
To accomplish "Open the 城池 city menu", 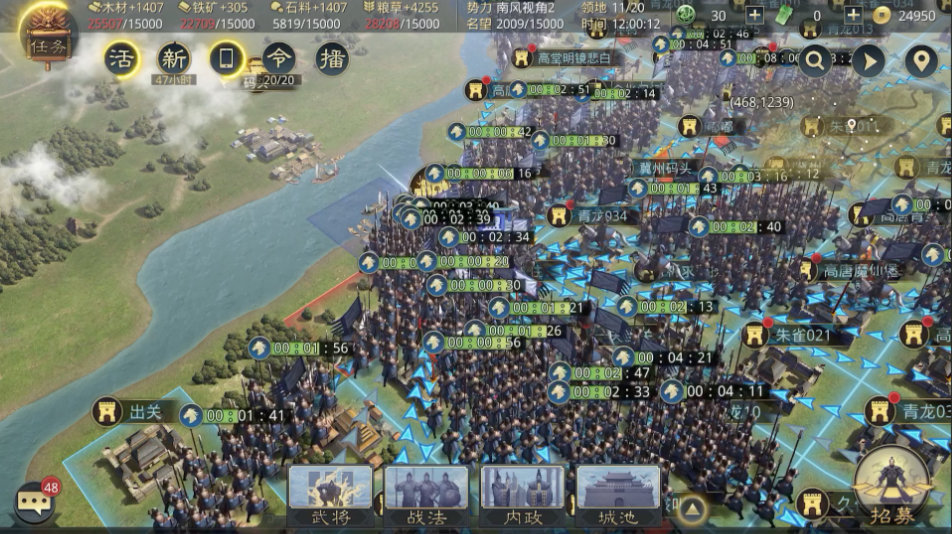I will [618, 496].
